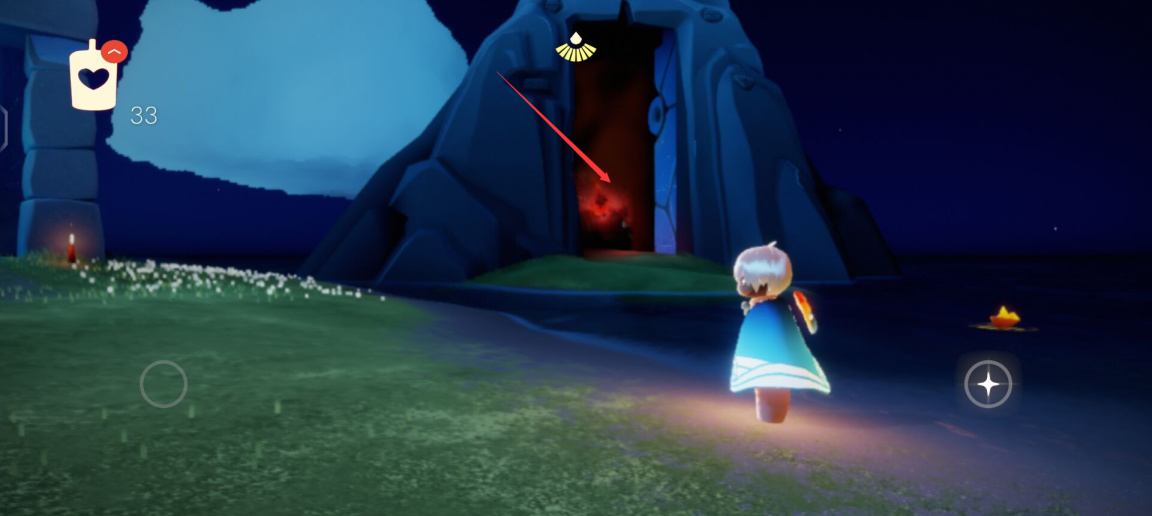Tap the virtual joystick circle
The width and height of the screenshot is (1152, 516).
point(163,384)
